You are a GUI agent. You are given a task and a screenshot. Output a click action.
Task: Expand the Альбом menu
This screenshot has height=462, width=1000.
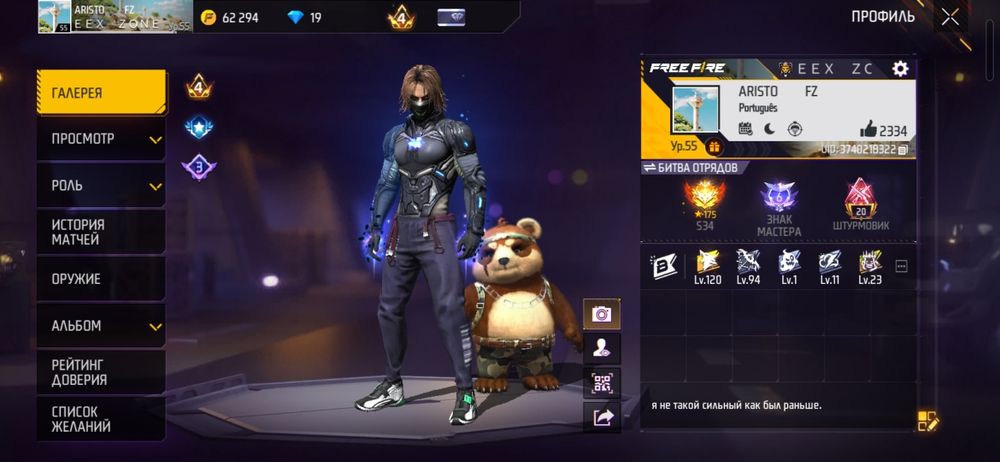[x=101, y=326]
